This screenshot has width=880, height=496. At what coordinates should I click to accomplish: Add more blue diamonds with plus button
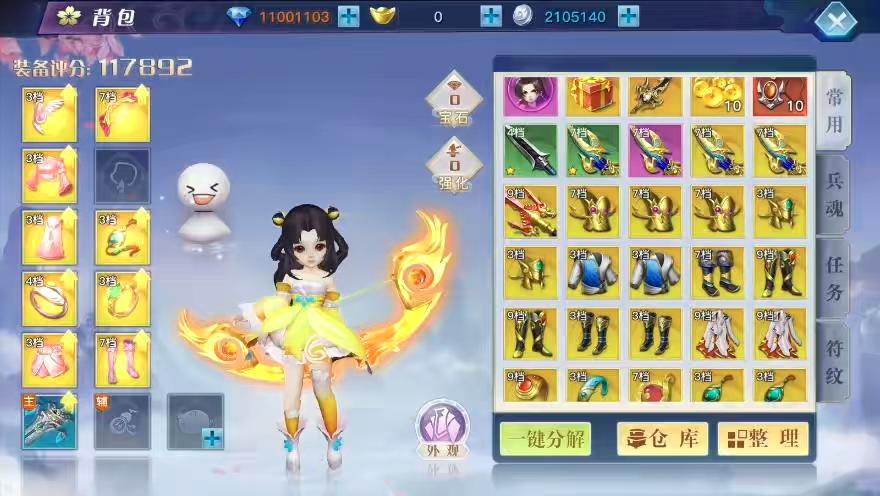pyautogui.click(x=348, y=16)
